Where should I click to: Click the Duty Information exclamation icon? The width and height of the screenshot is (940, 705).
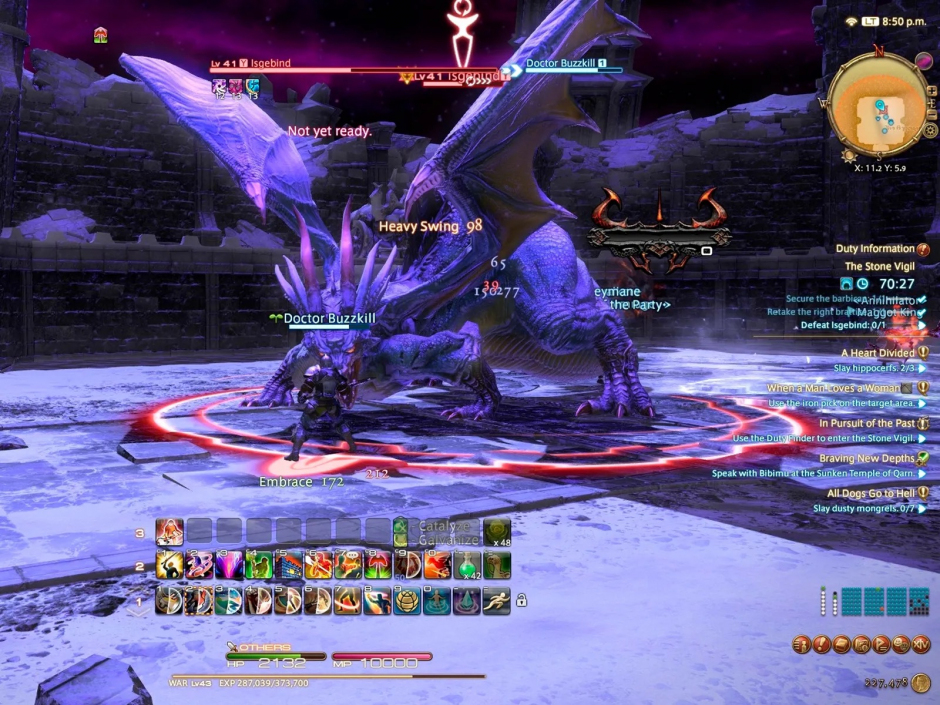(923, 249)
